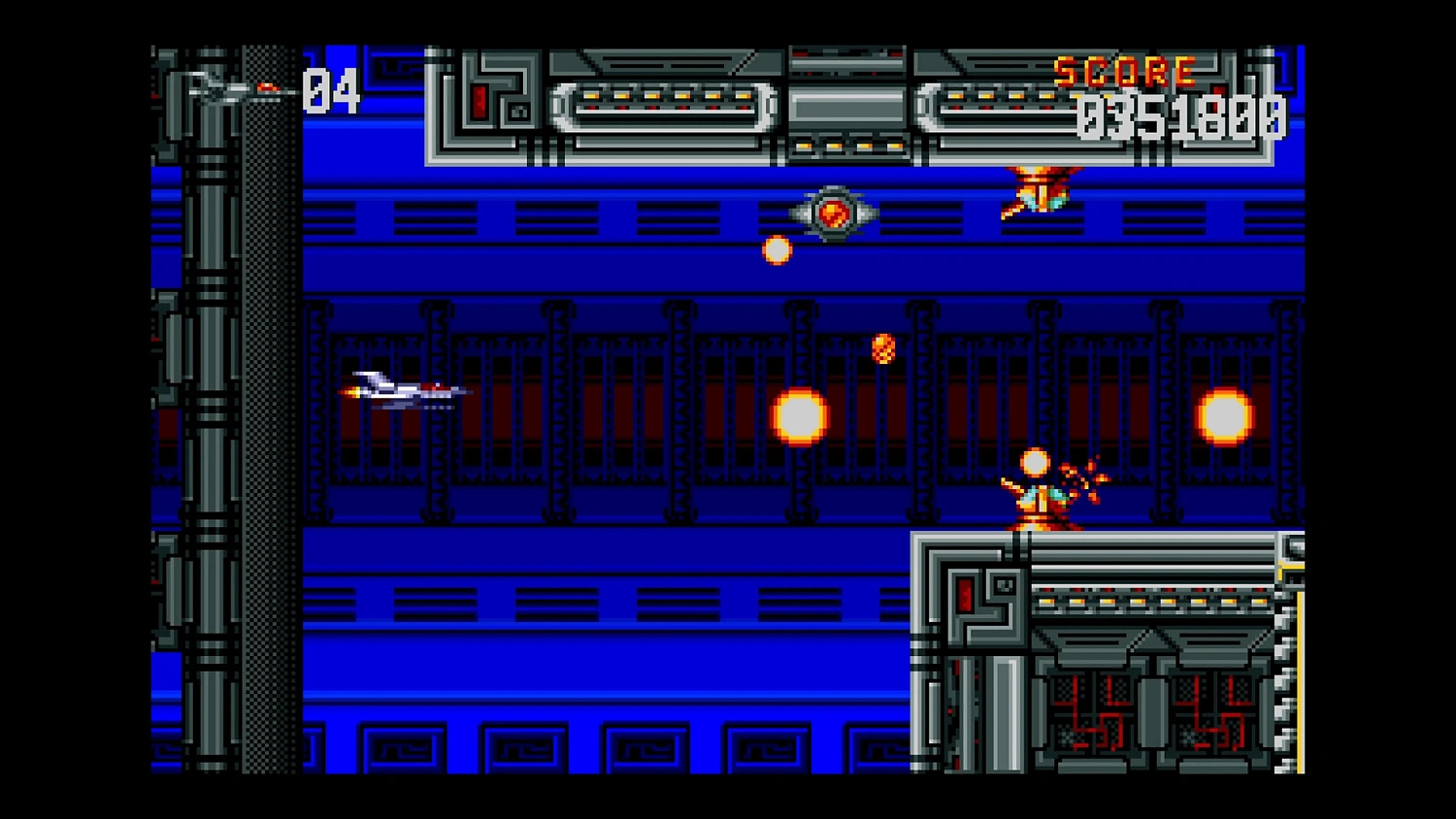
Task: Click the SCORE label text
Action: (1124, 70)
